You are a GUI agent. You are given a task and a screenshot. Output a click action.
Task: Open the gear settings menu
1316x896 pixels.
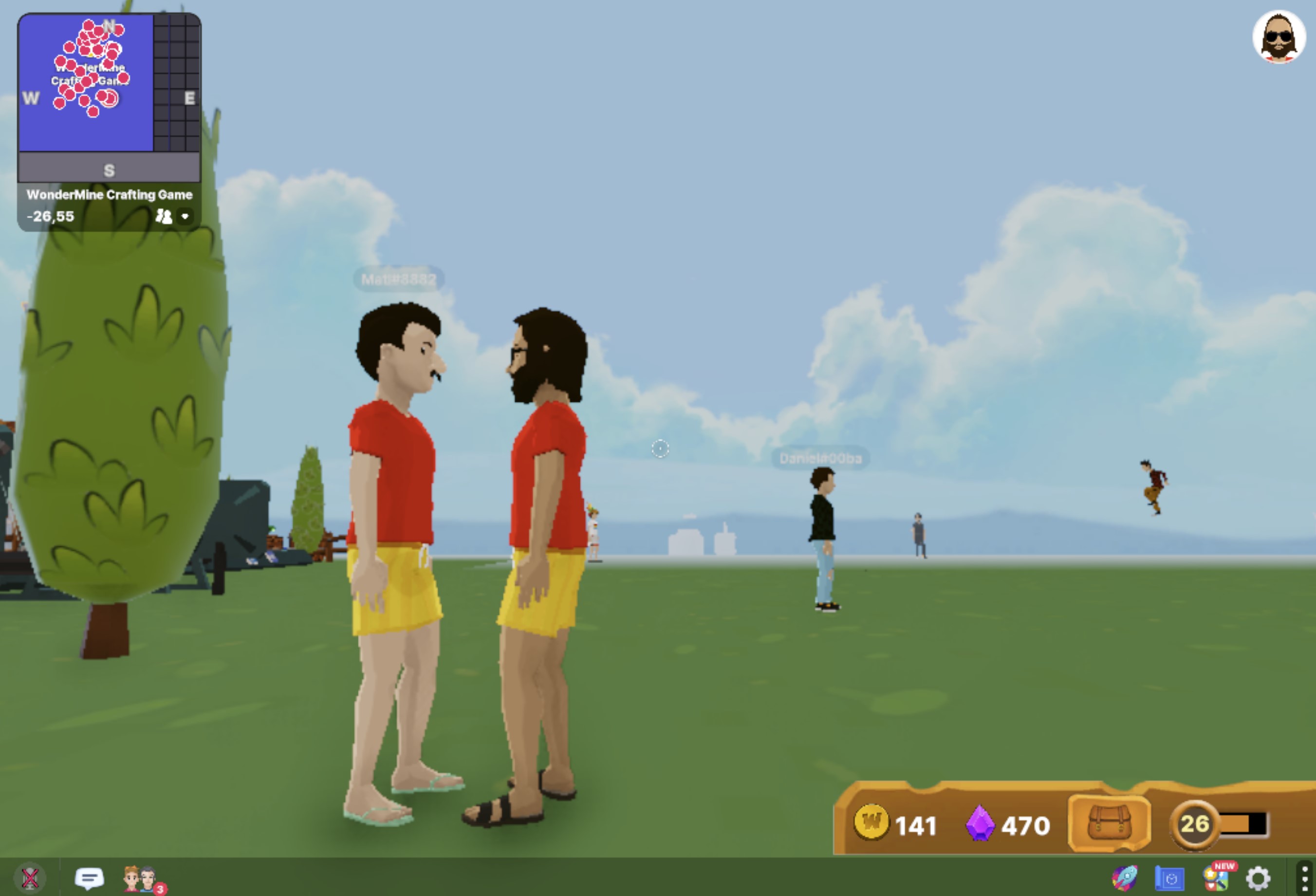click(1258, 878)
